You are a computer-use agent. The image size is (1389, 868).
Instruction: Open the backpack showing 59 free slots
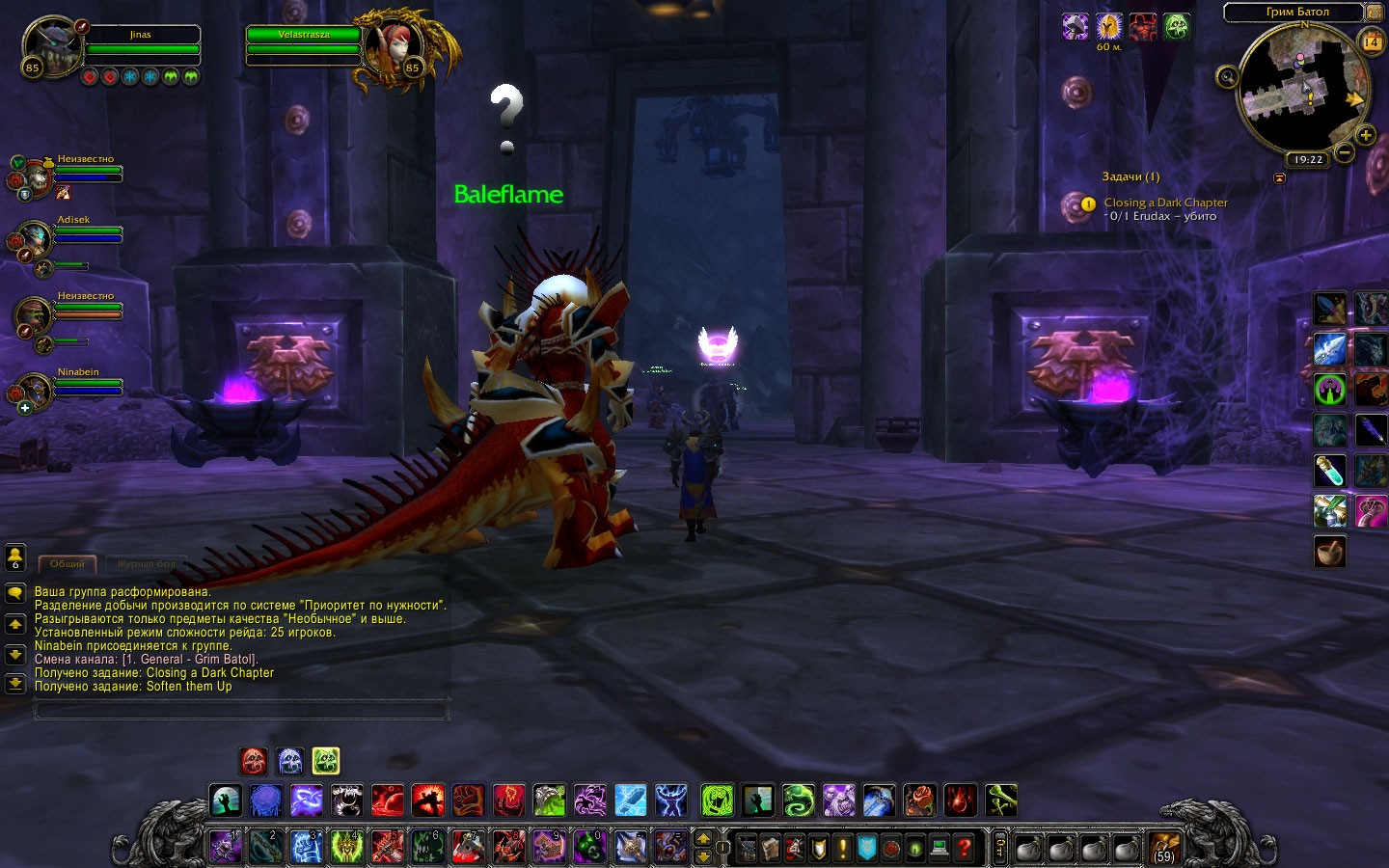(x=1164, y=848)
